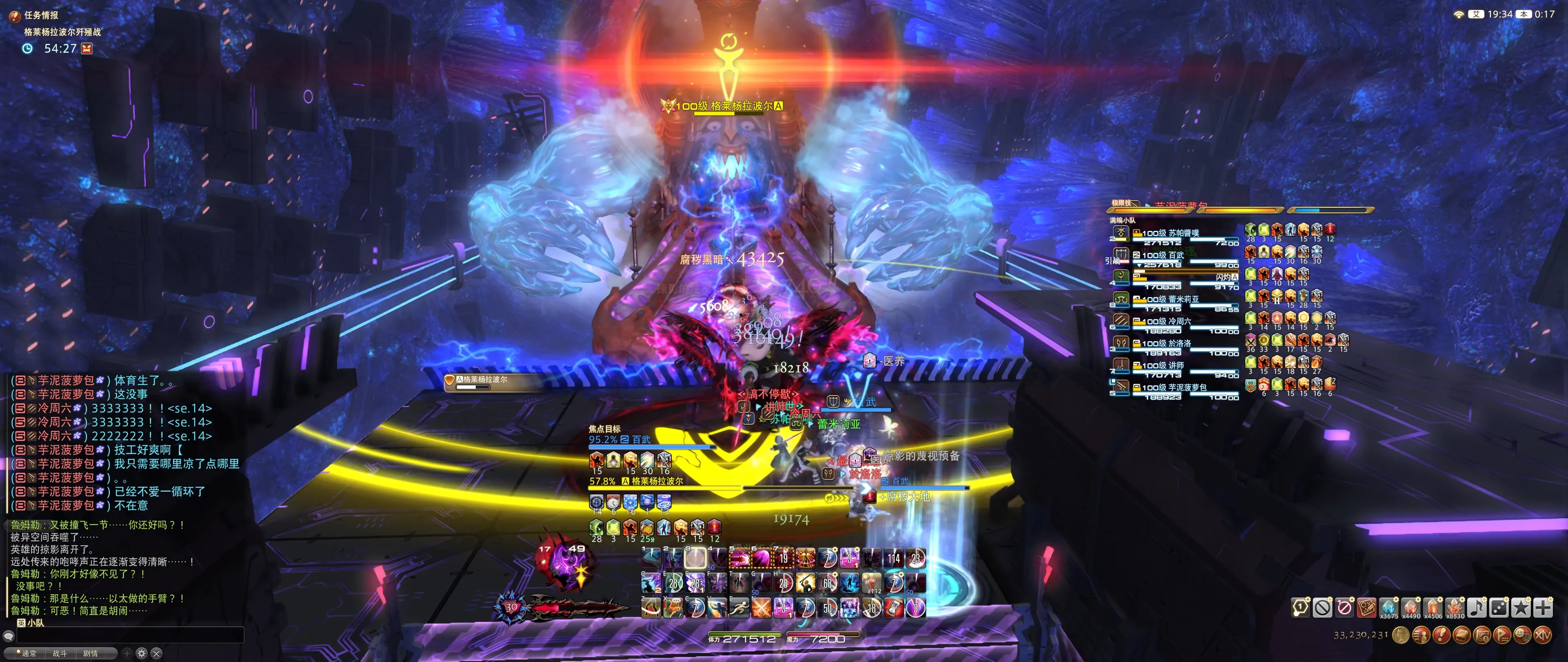Open the character menu icon
The image size is (1568, 662).
point(1421,636)
